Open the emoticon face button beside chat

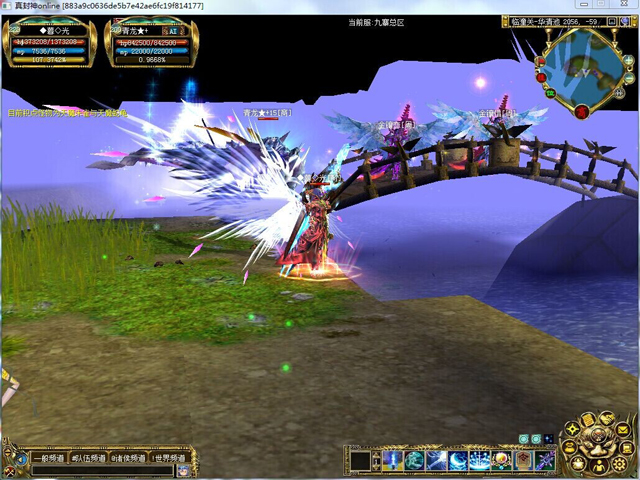click(x=184, y=471)
